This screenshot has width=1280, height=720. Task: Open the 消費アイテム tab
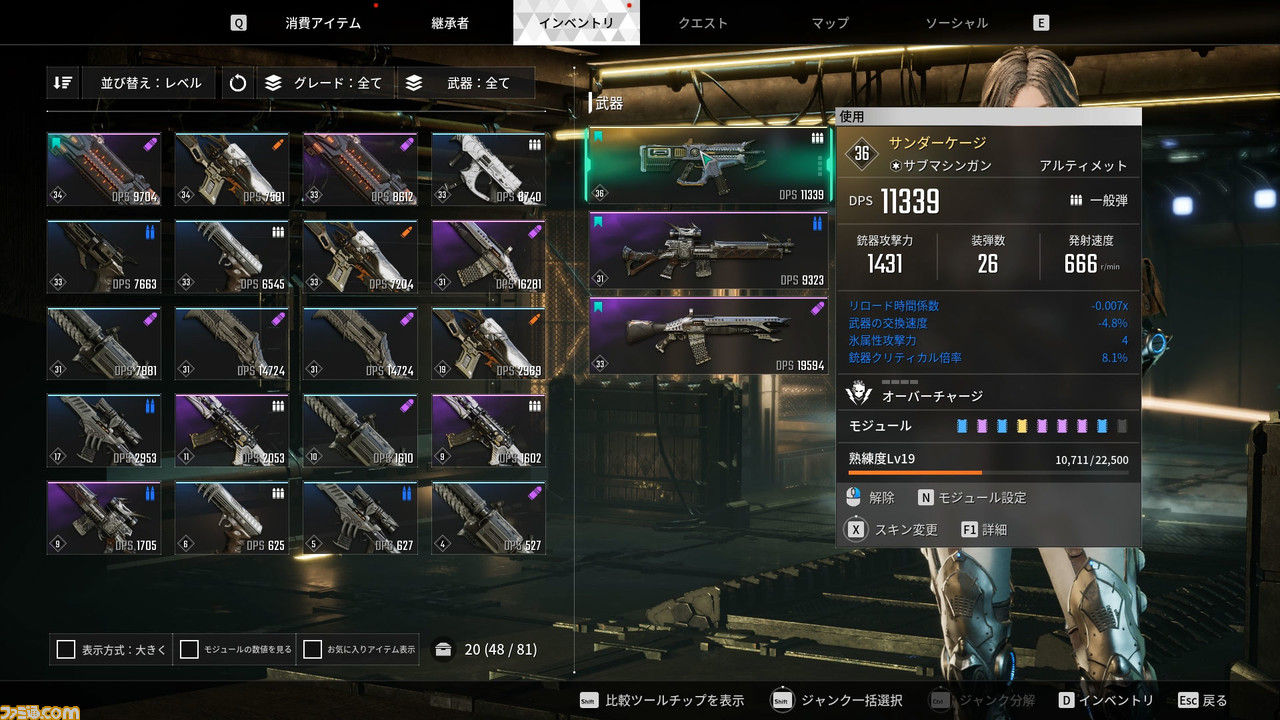pos(322,23)
